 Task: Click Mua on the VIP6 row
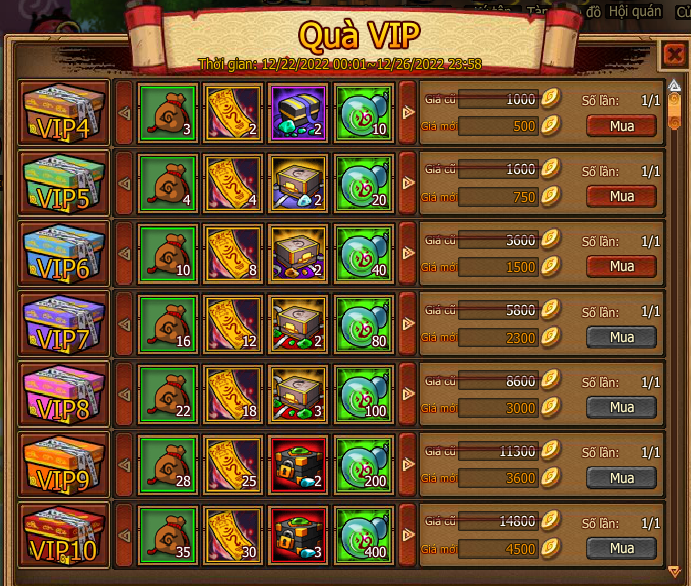point(621,266)
